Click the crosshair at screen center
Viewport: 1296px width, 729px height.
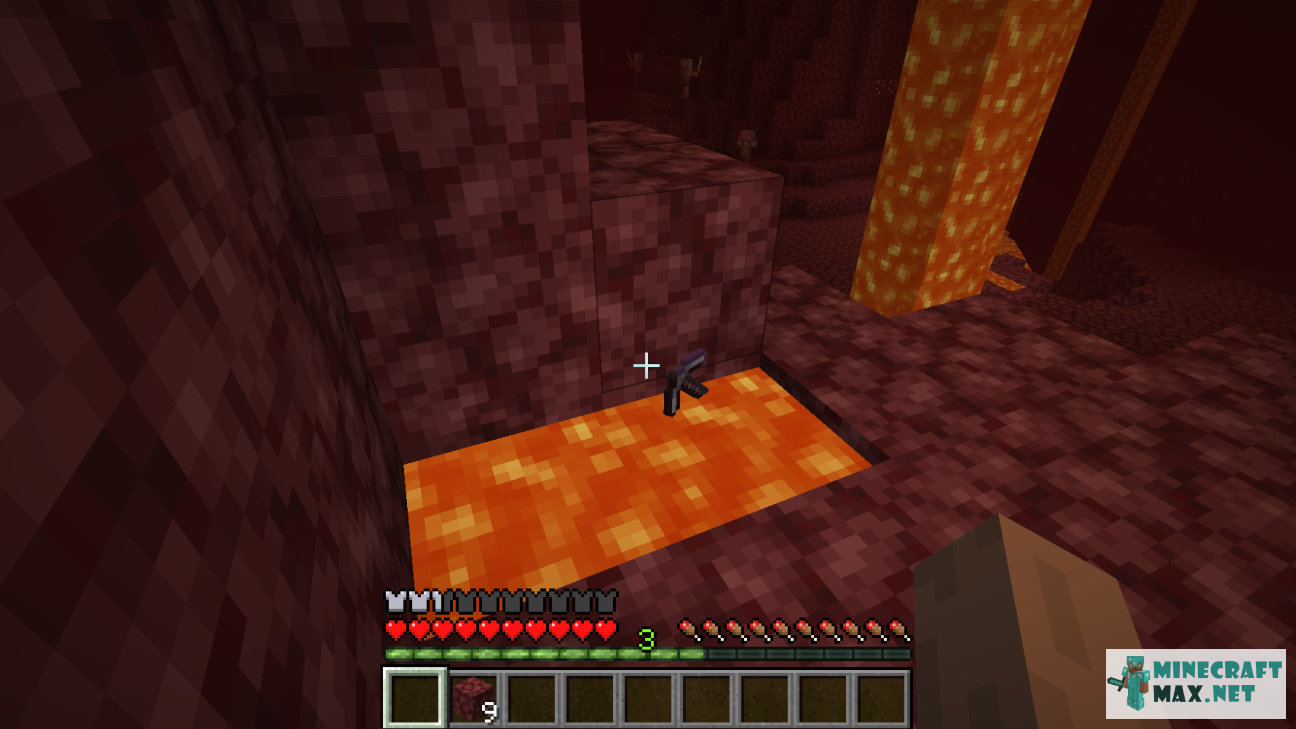point(648,365)
